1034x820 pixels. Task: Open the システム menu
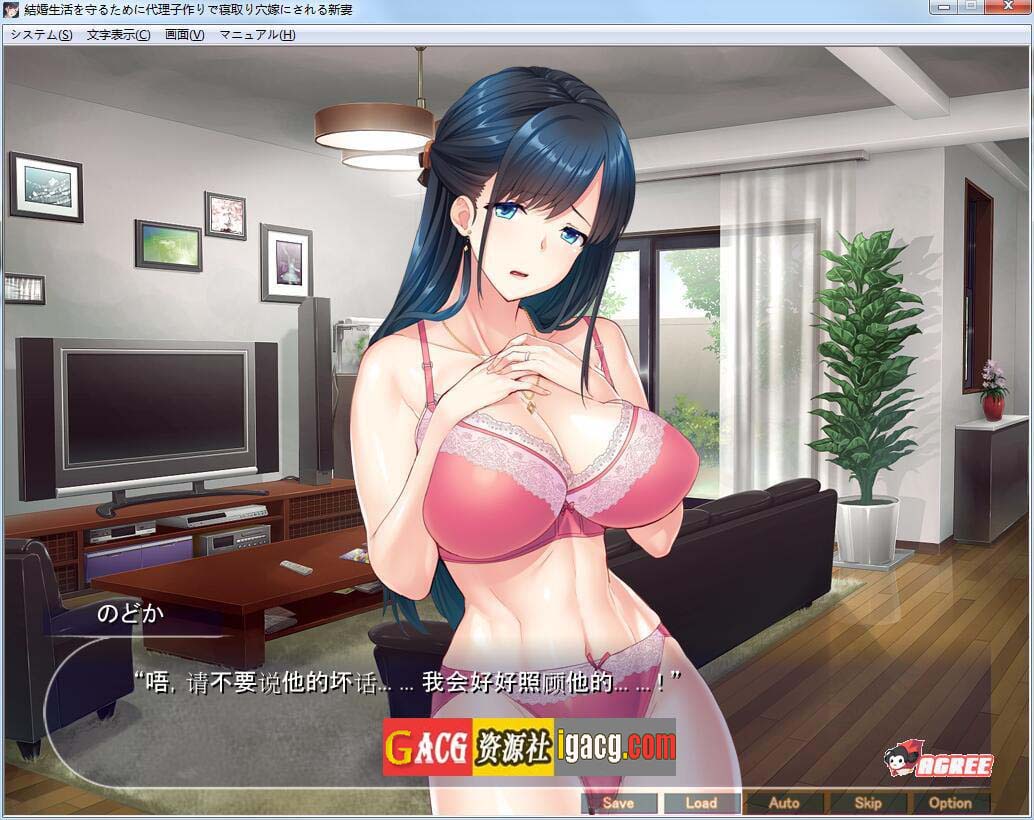[41, 35]
